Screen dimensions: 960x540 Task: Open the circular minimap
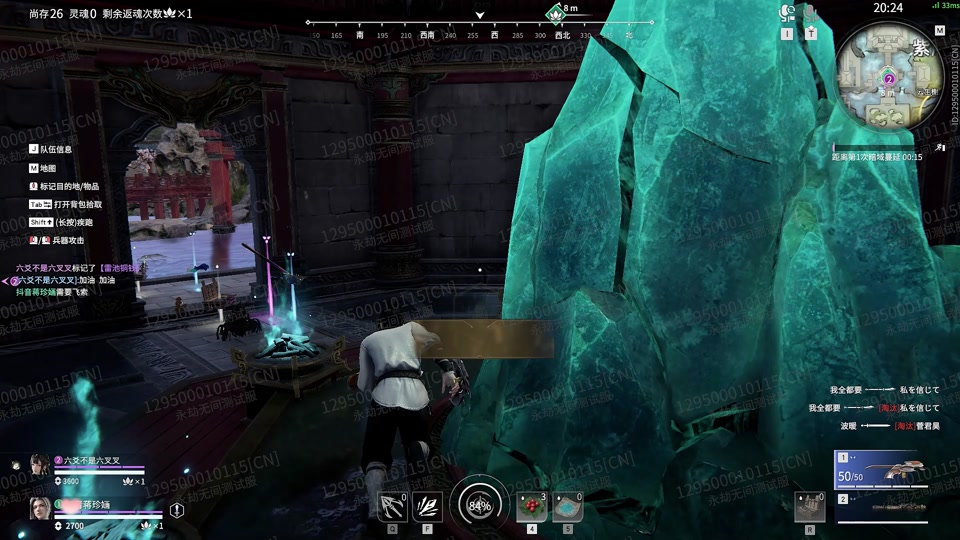(889, 75)
